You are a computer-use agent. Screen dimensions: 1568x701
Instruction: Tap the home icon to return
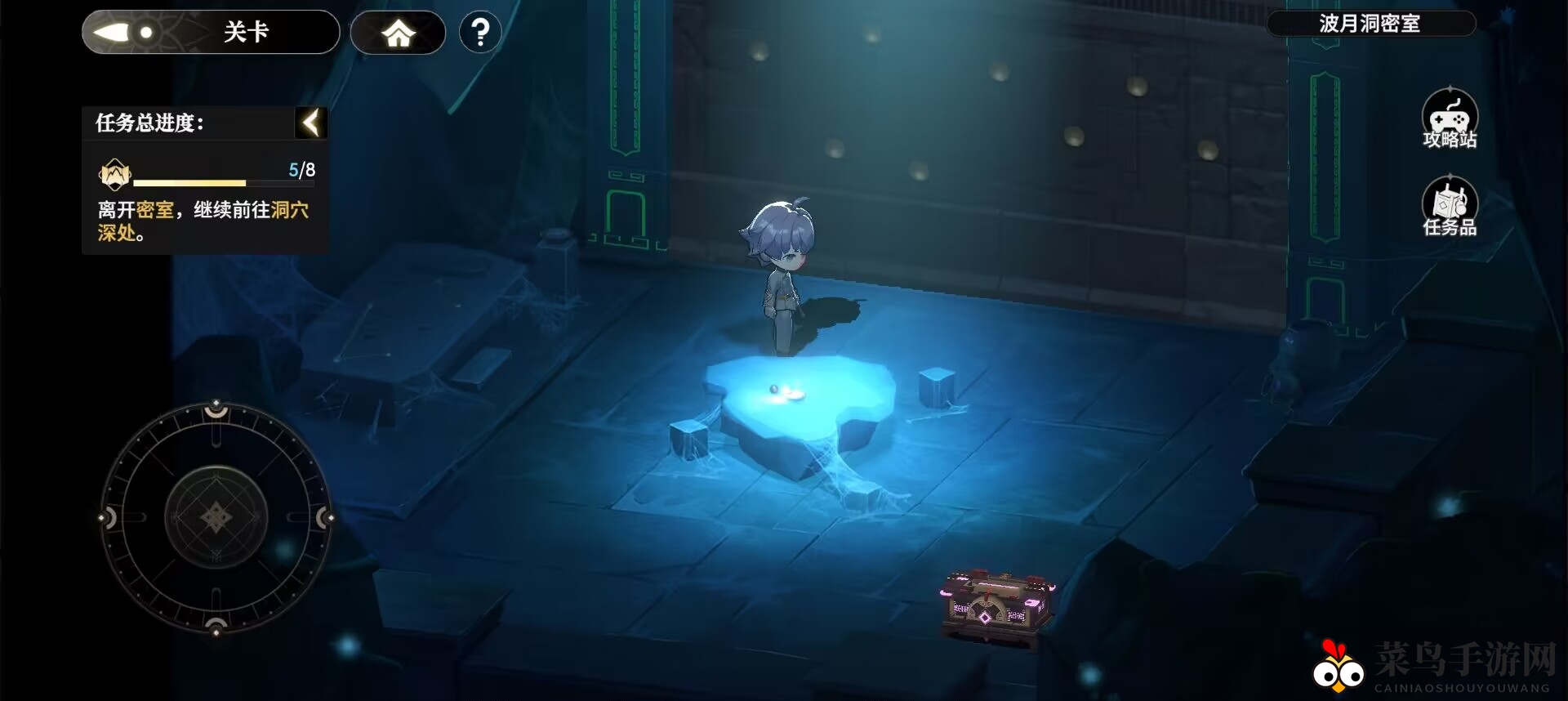[398, 32]
